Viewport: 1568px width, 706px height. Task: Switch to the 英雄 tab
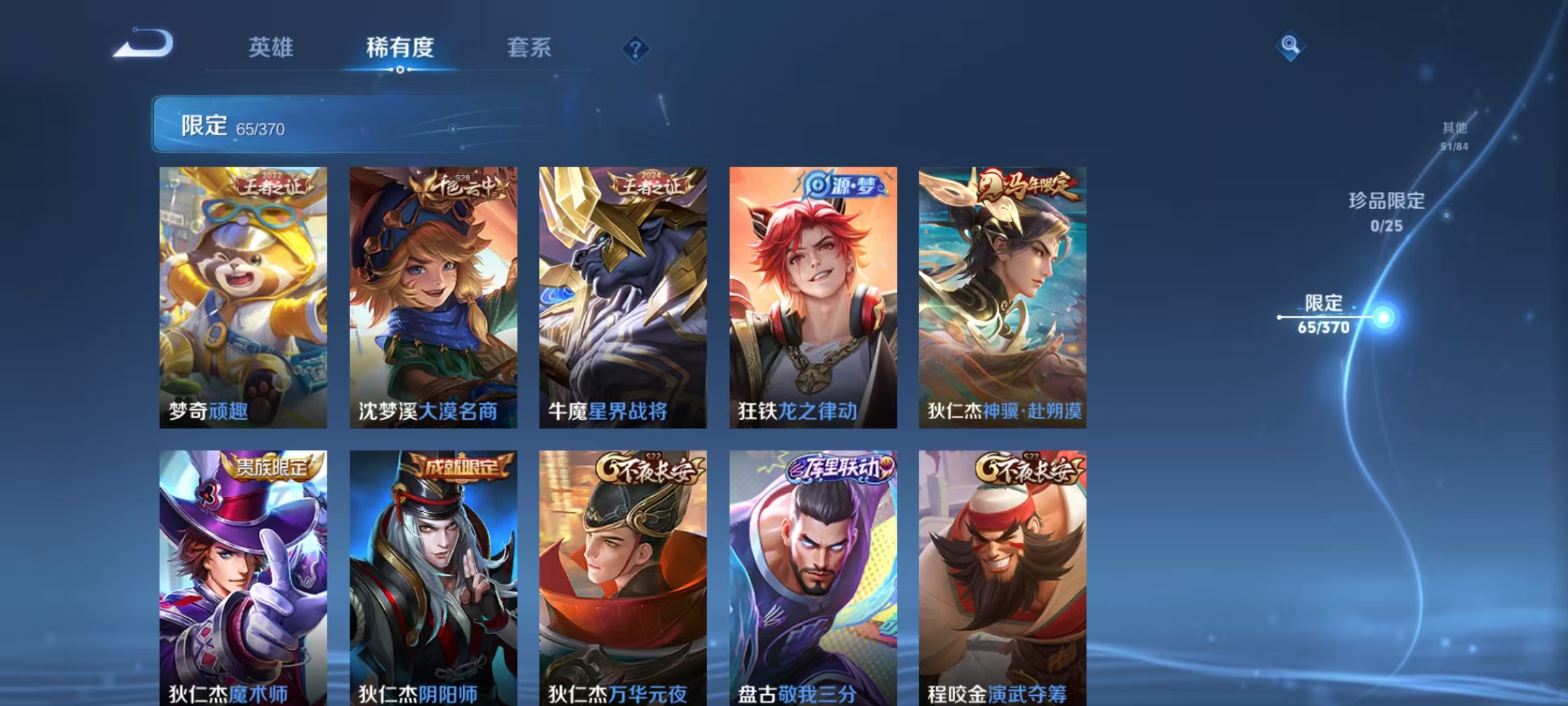pos(271,48)
